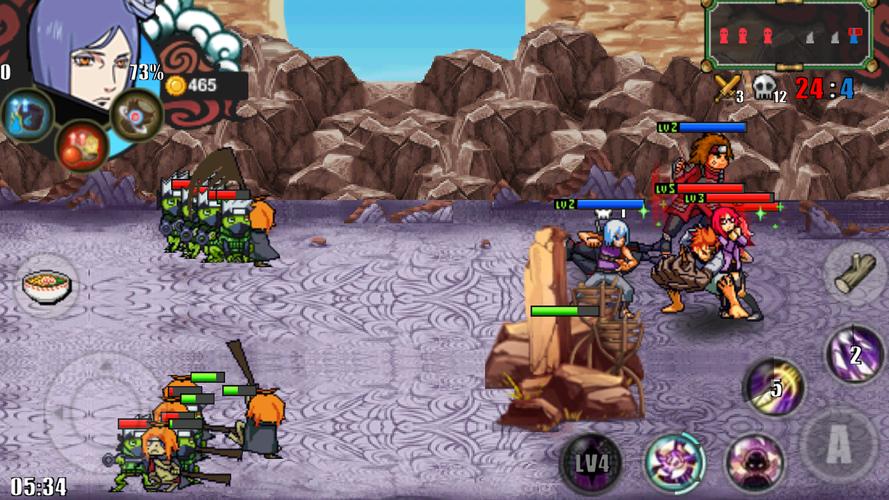Push the virtual joystick pad
The height and width of the screenshot is (500, 889).
pos(95,410)
